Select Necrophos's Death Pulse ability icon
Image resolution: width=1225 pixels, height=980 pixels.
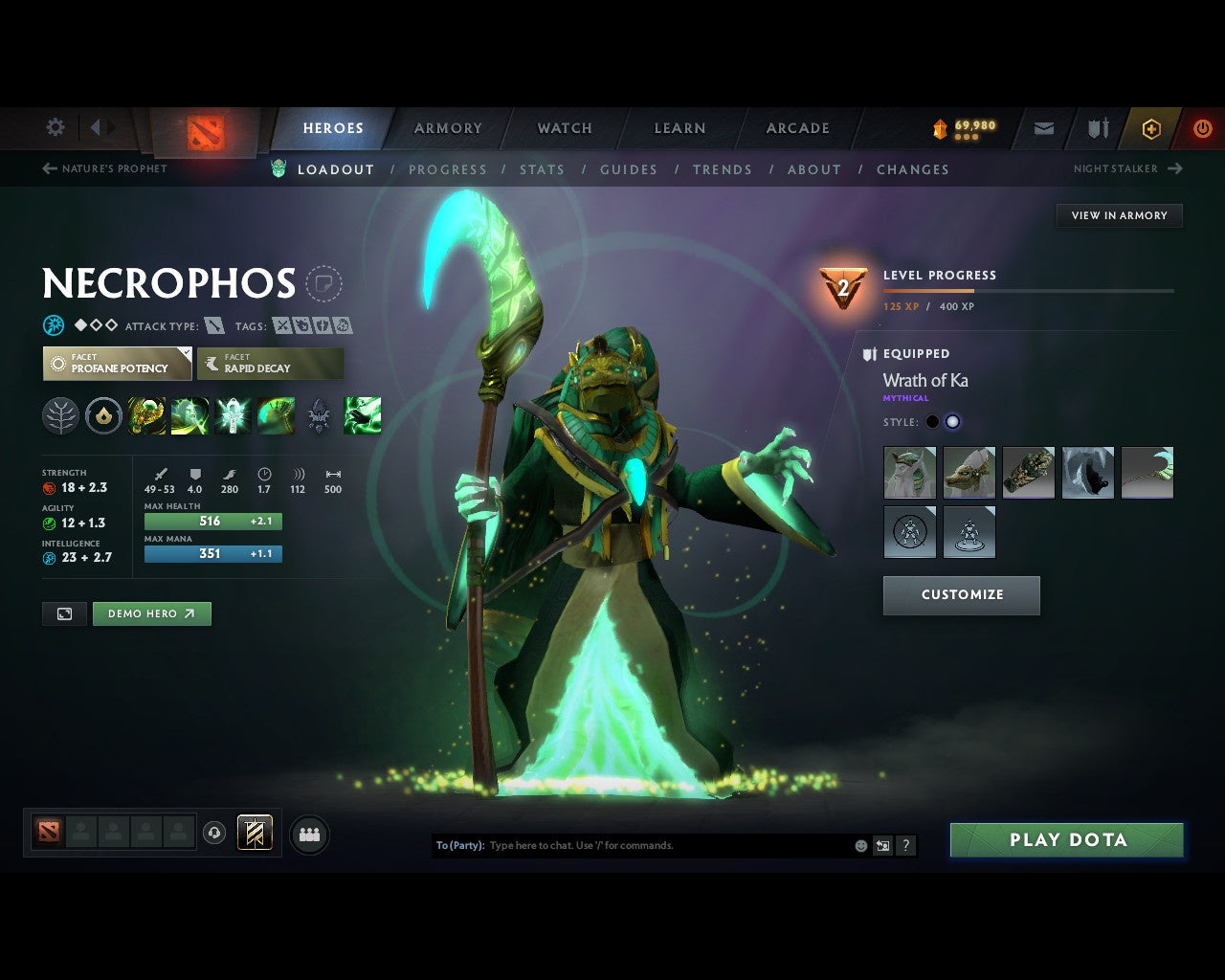[x=147, y=414]
